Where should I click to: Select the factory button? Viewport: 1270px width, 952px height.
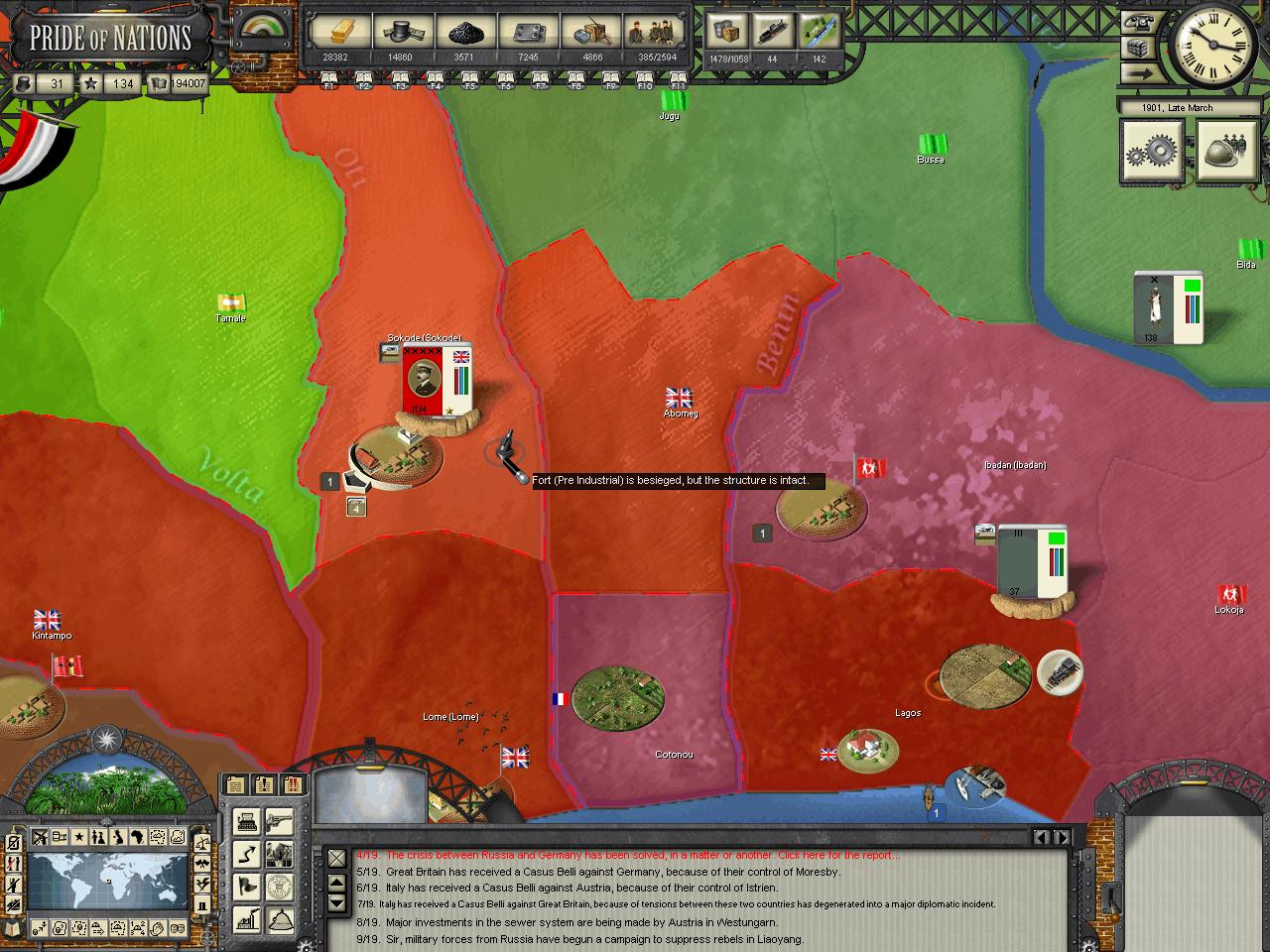[247, 917]
